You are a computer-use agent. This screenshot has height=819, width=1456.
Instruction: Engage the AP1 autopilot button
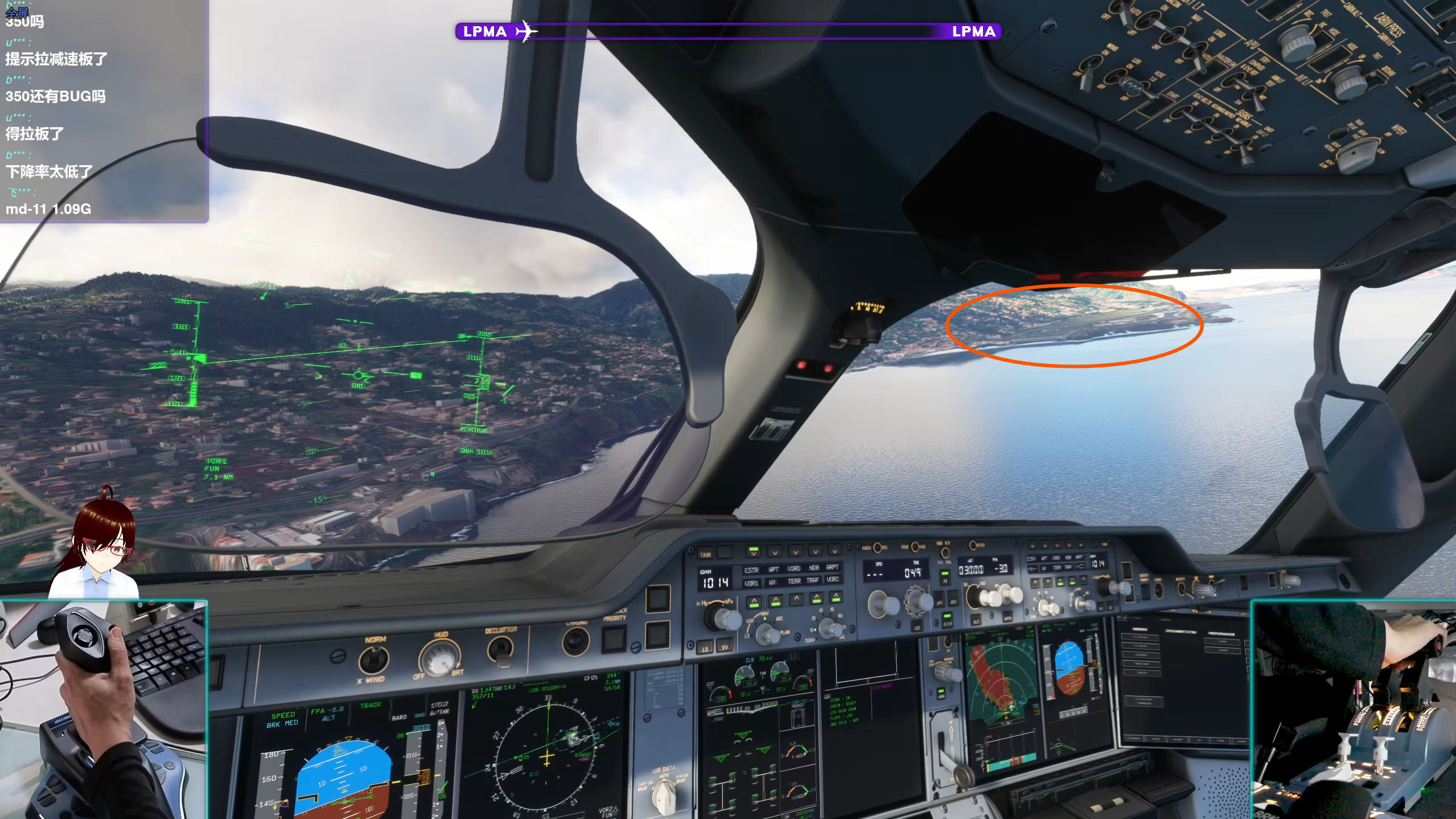940,603
